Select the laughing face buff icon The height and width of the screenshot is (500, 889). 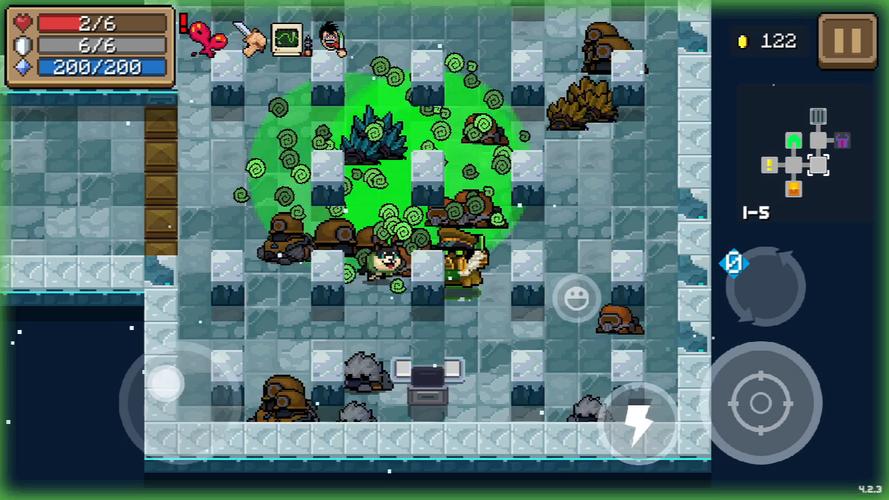329,39
